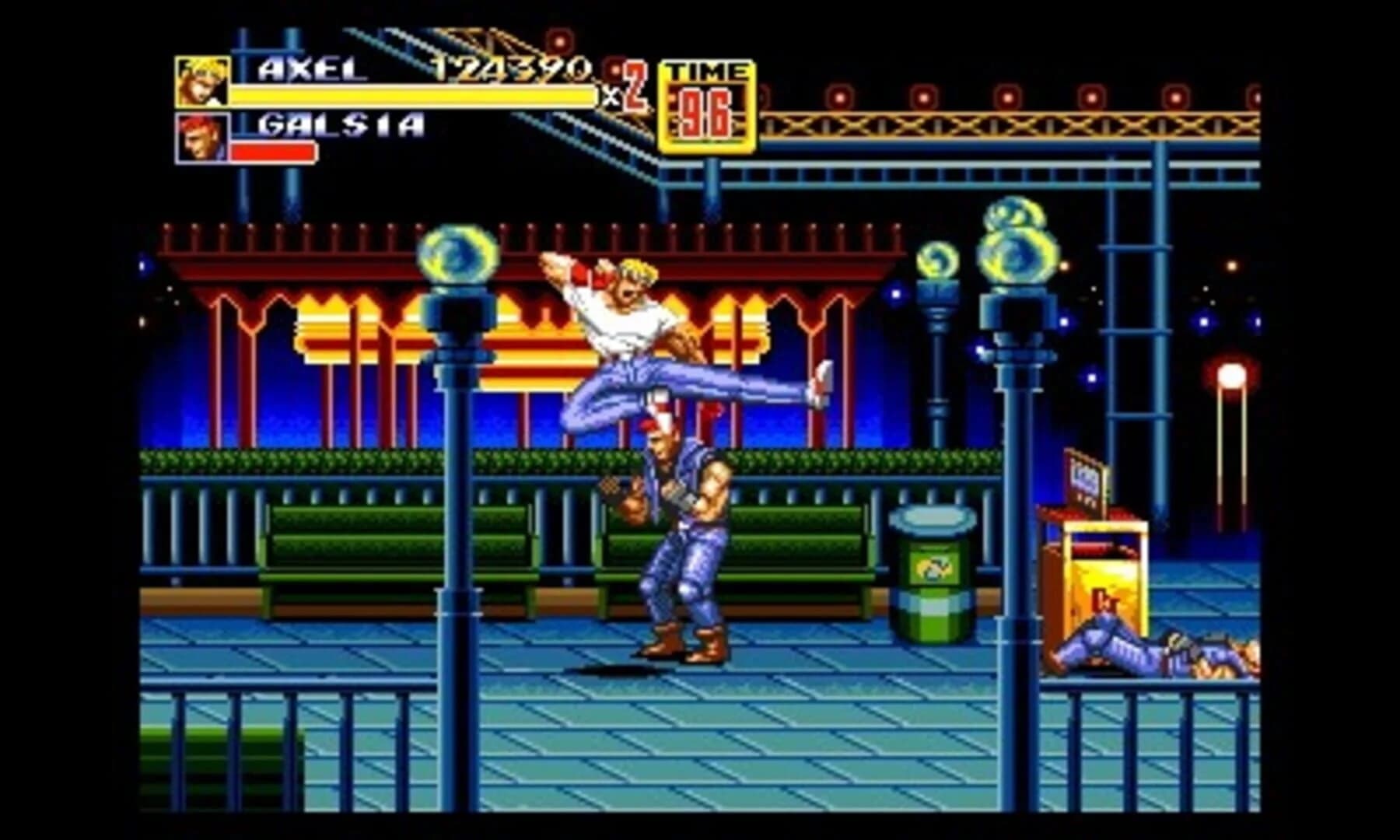
Task: Select the GALSIA name label
Action: pos(338,124)
